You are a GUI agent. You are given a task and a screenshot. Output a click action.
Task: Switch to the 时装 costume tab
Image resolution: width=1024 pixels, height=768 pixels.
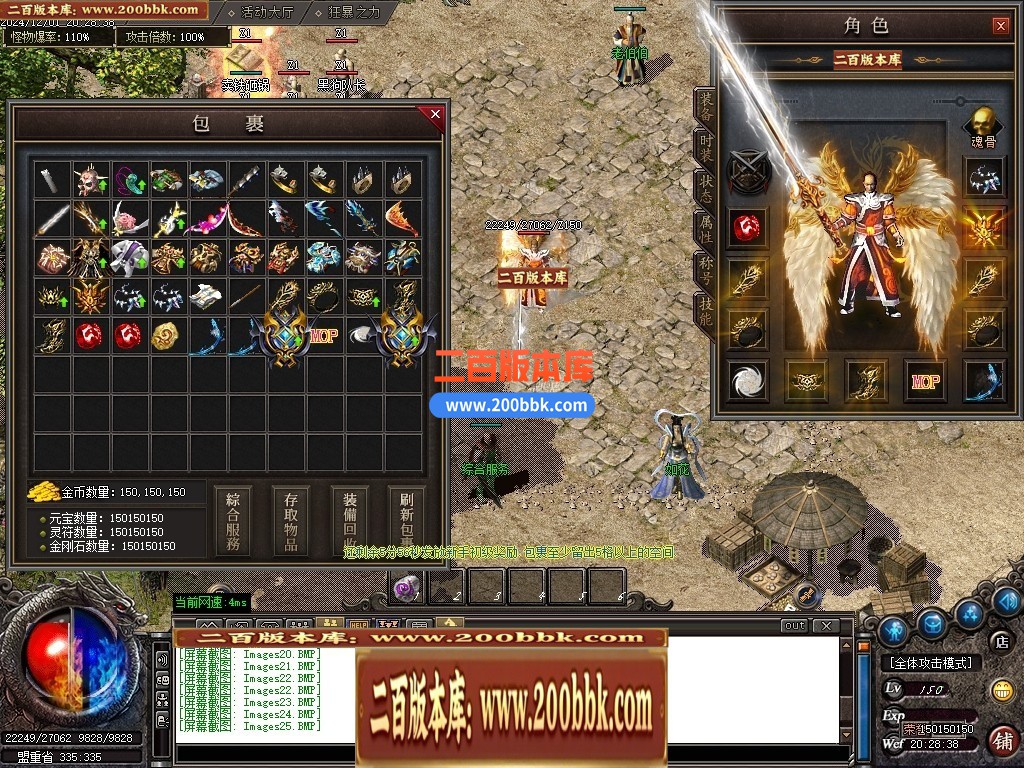tap(705, 149)
